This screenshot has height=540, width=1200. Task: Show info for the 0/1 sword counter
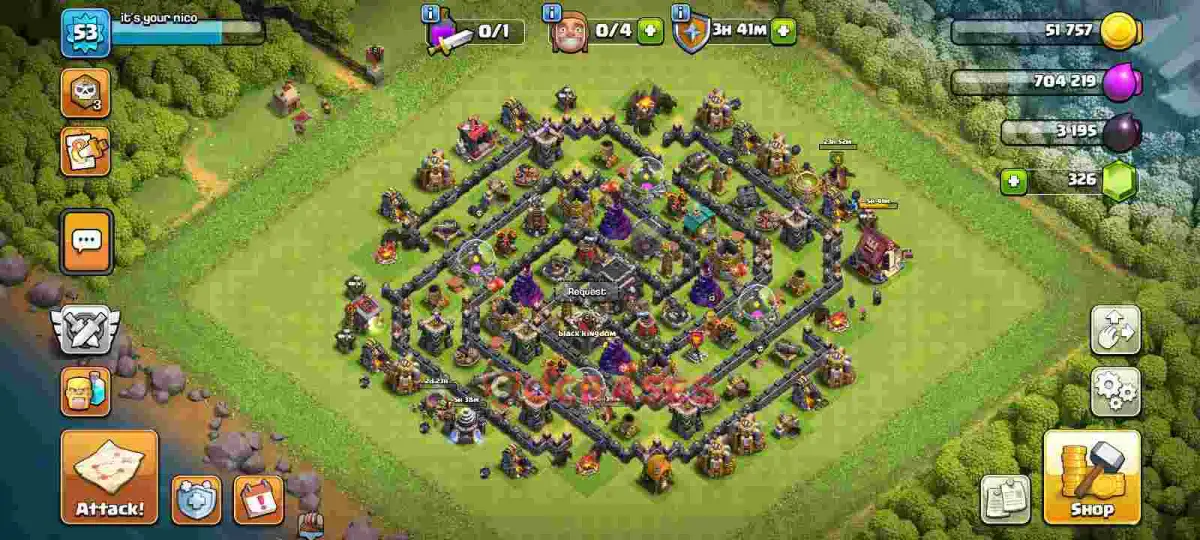431,13
